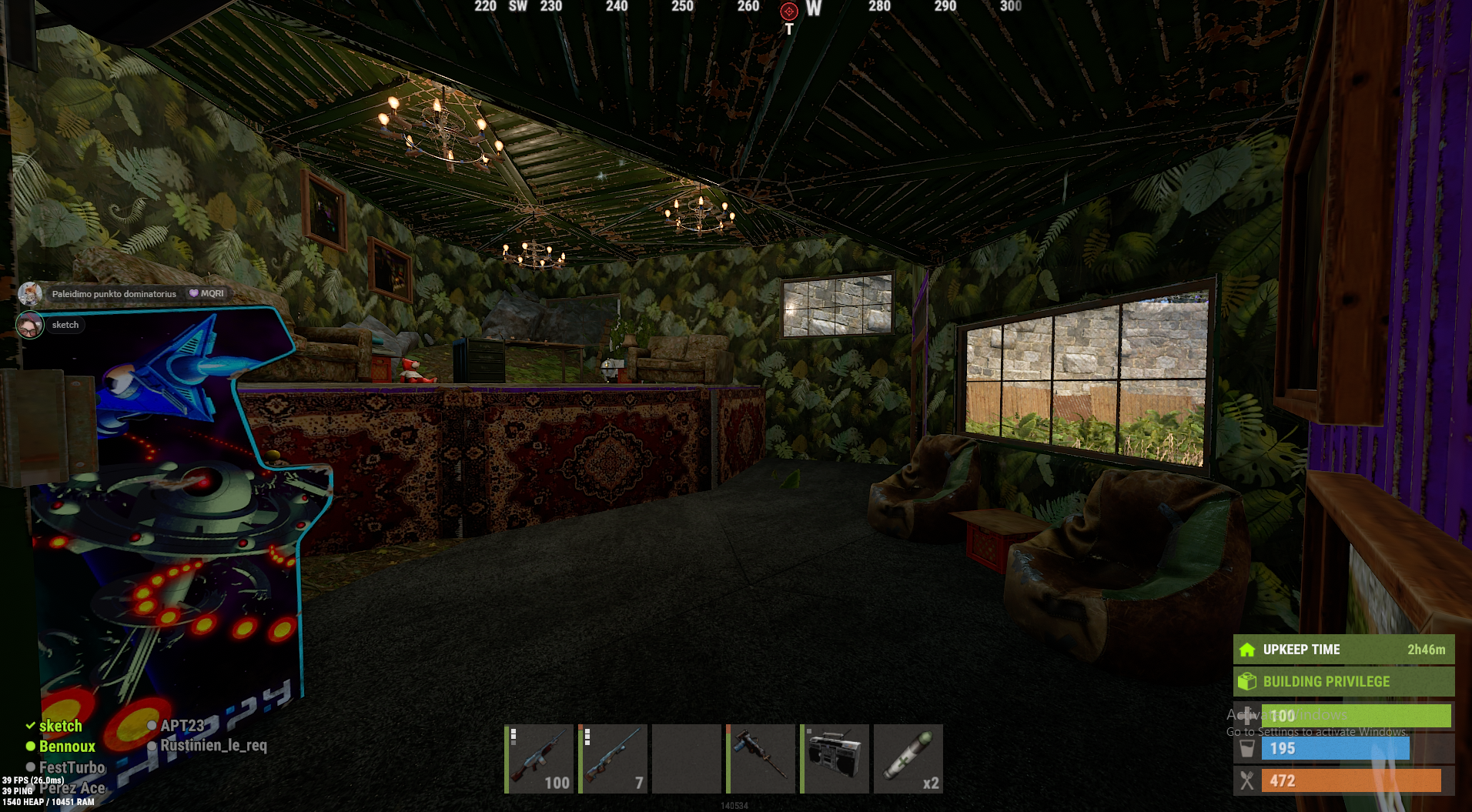Choose the boombox hotbar slot
Image resolution: width=1472 pixels, height=812 pixels.
[835, 758]
